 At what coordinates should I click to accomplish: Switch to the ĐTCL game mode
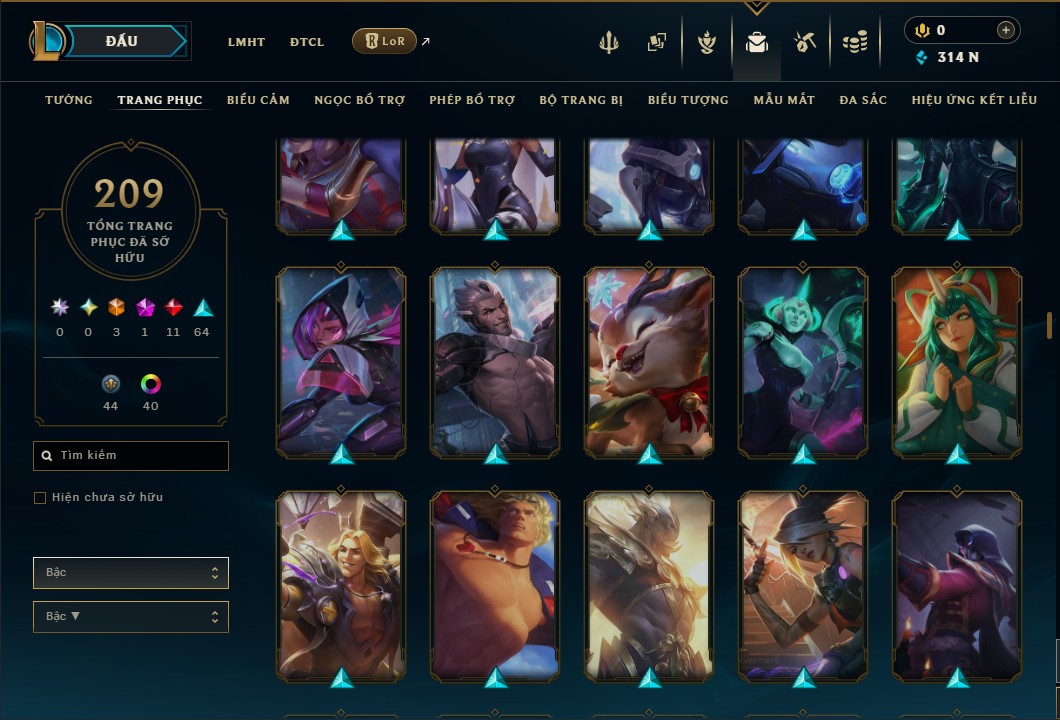click(x=307, y=42)
